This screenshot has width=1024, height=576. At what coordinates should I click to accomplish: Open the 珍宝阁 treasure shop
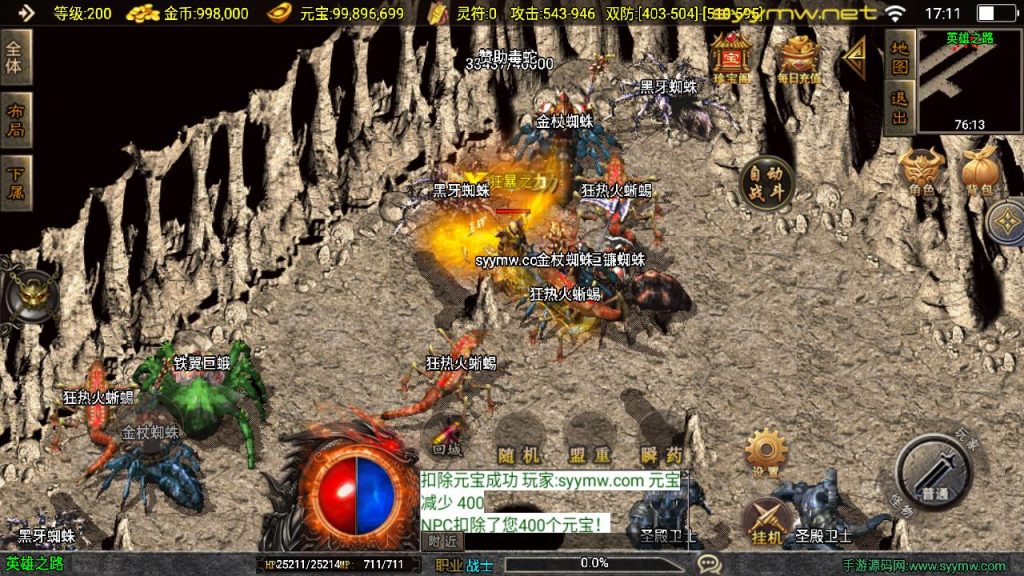pyautogui.click(x=732, y=58)
